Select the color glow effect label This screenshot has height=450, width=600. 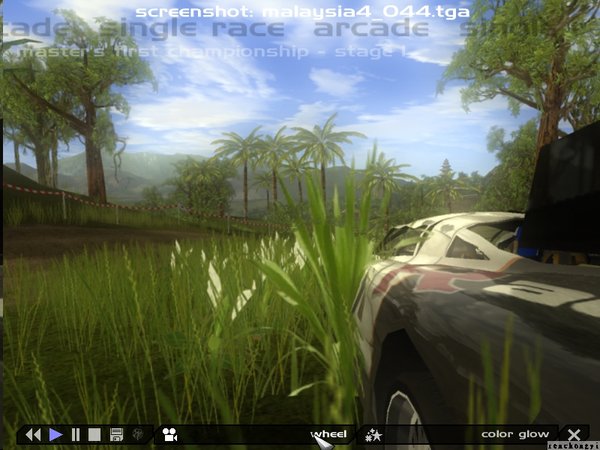515,434
